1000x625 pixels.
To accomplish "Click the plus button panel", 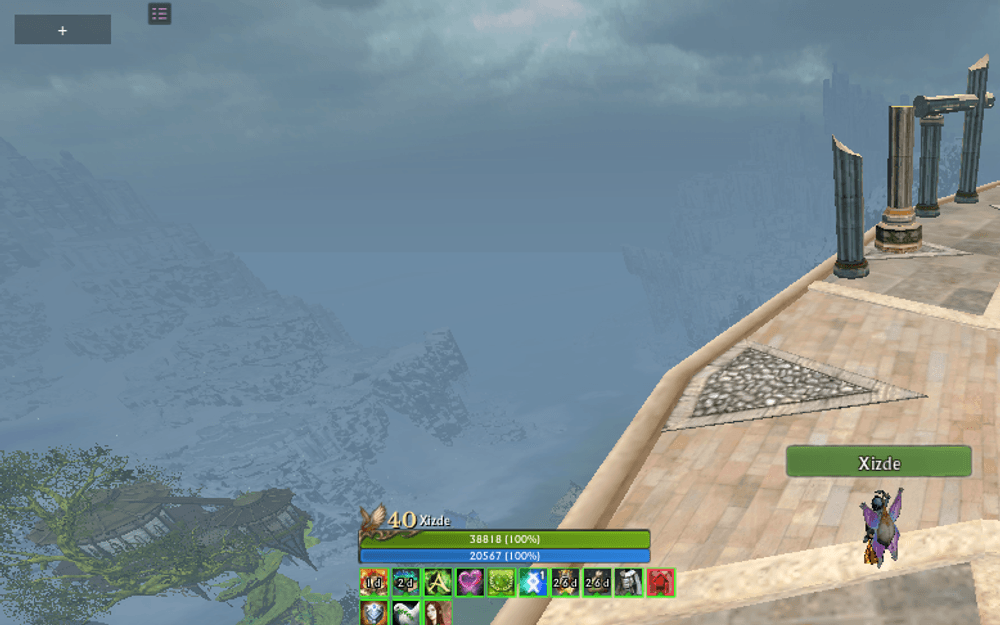I will (62, 30).
